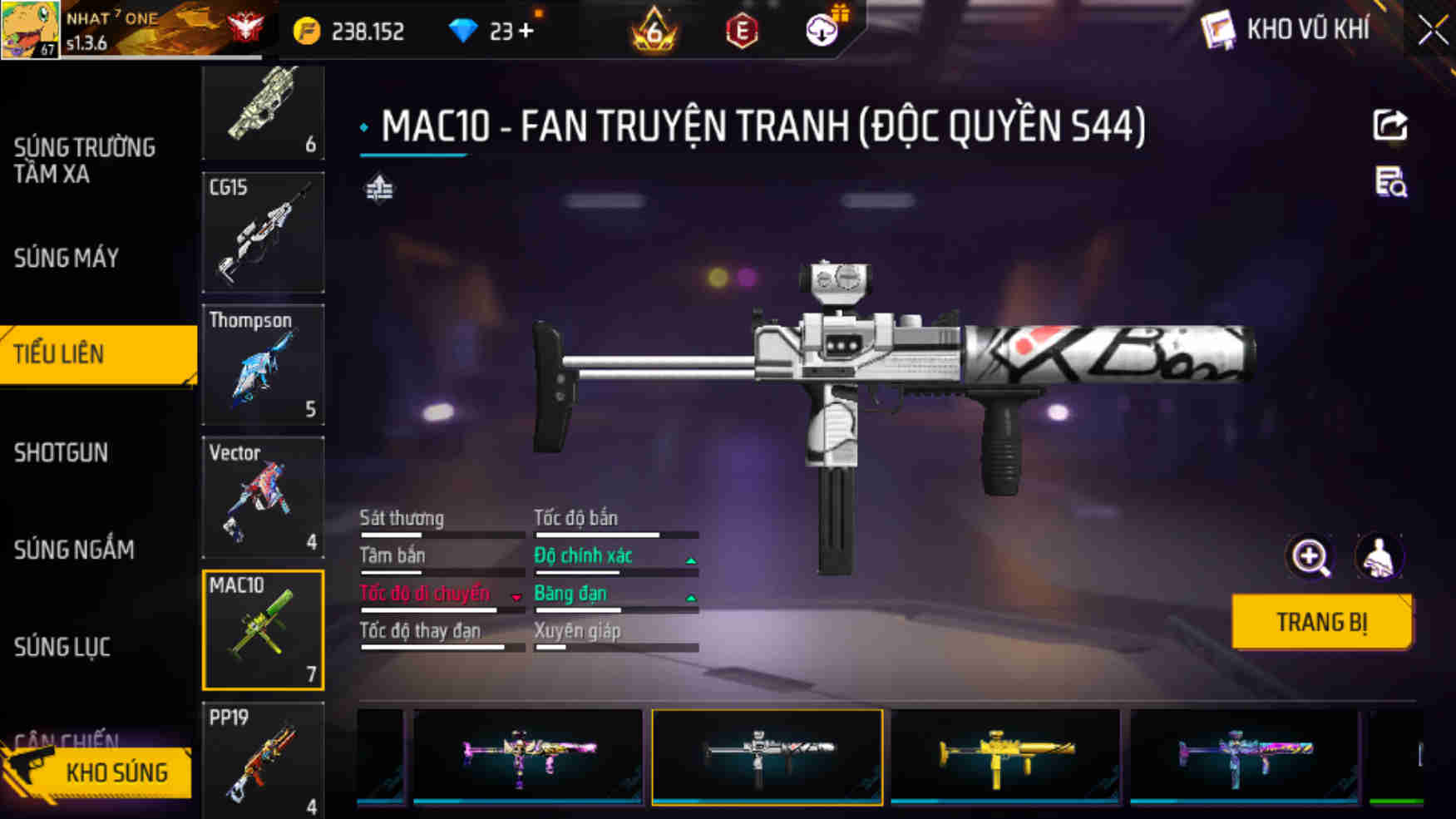Viewport: 1456px width, 819px height.
Task: Choose the yellow gold MAC10 skin thumbnail
Action: [x=1005, y=756]
